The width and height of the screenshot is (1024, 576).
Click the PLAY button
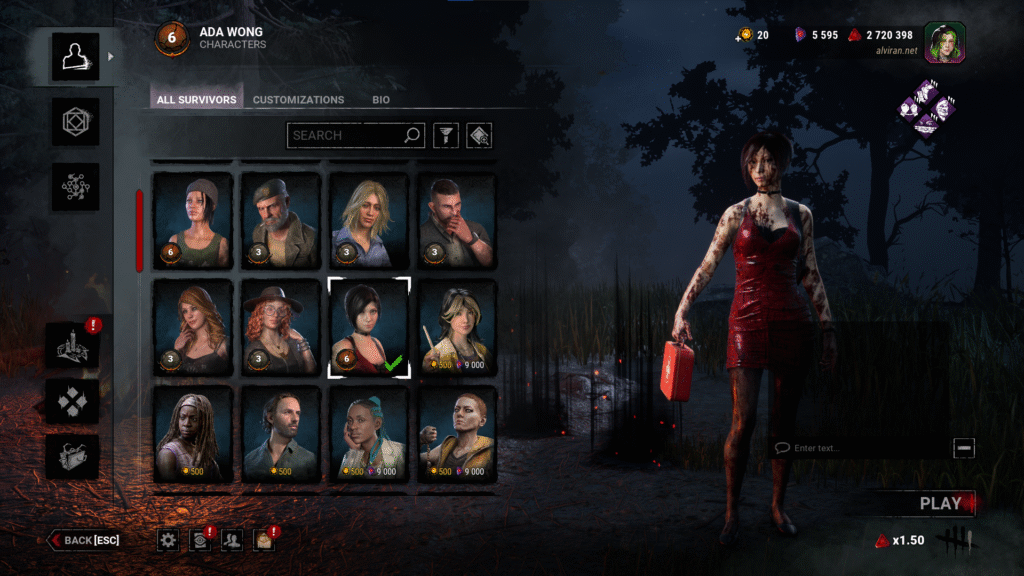940,504
